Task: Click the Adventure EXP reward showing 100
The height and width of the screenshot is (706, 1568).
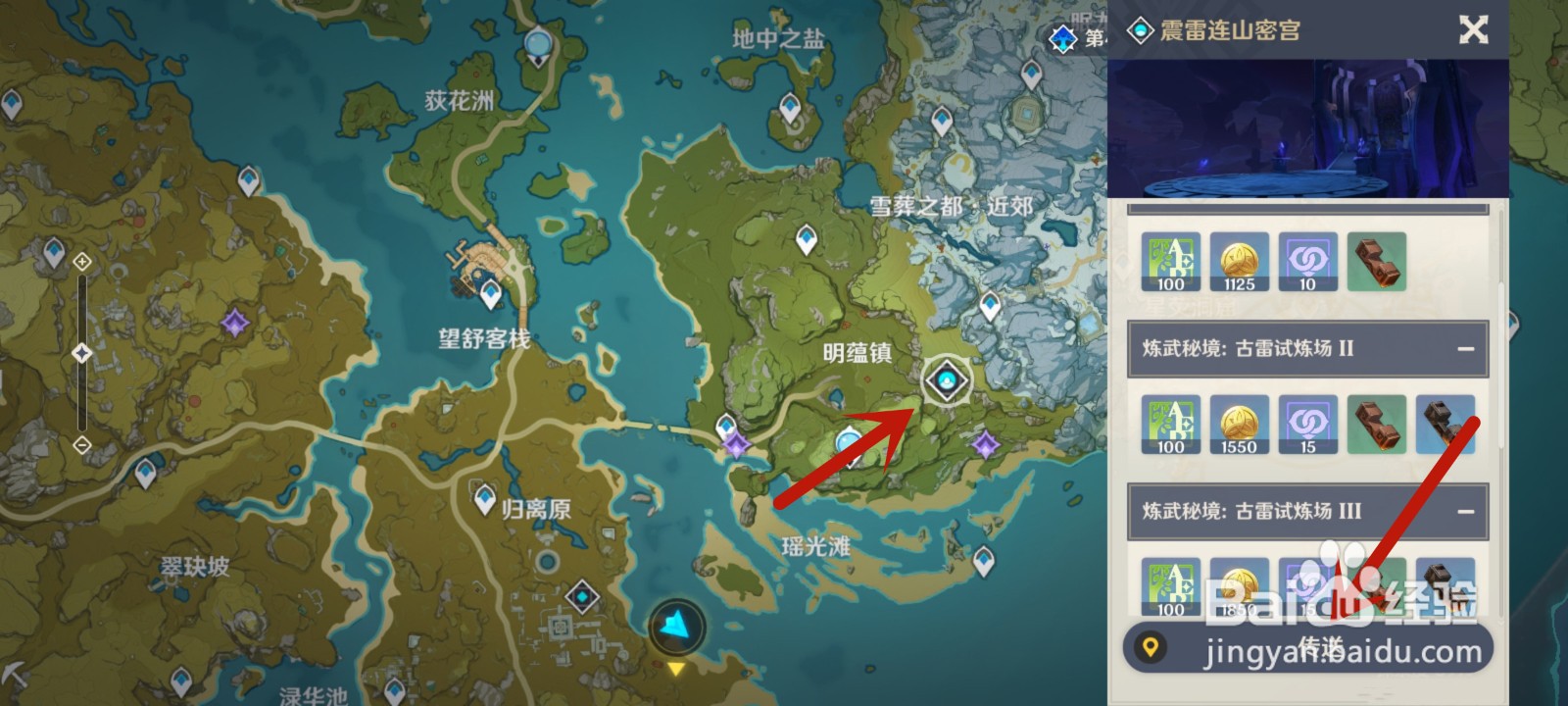Action: point(1172,262)
